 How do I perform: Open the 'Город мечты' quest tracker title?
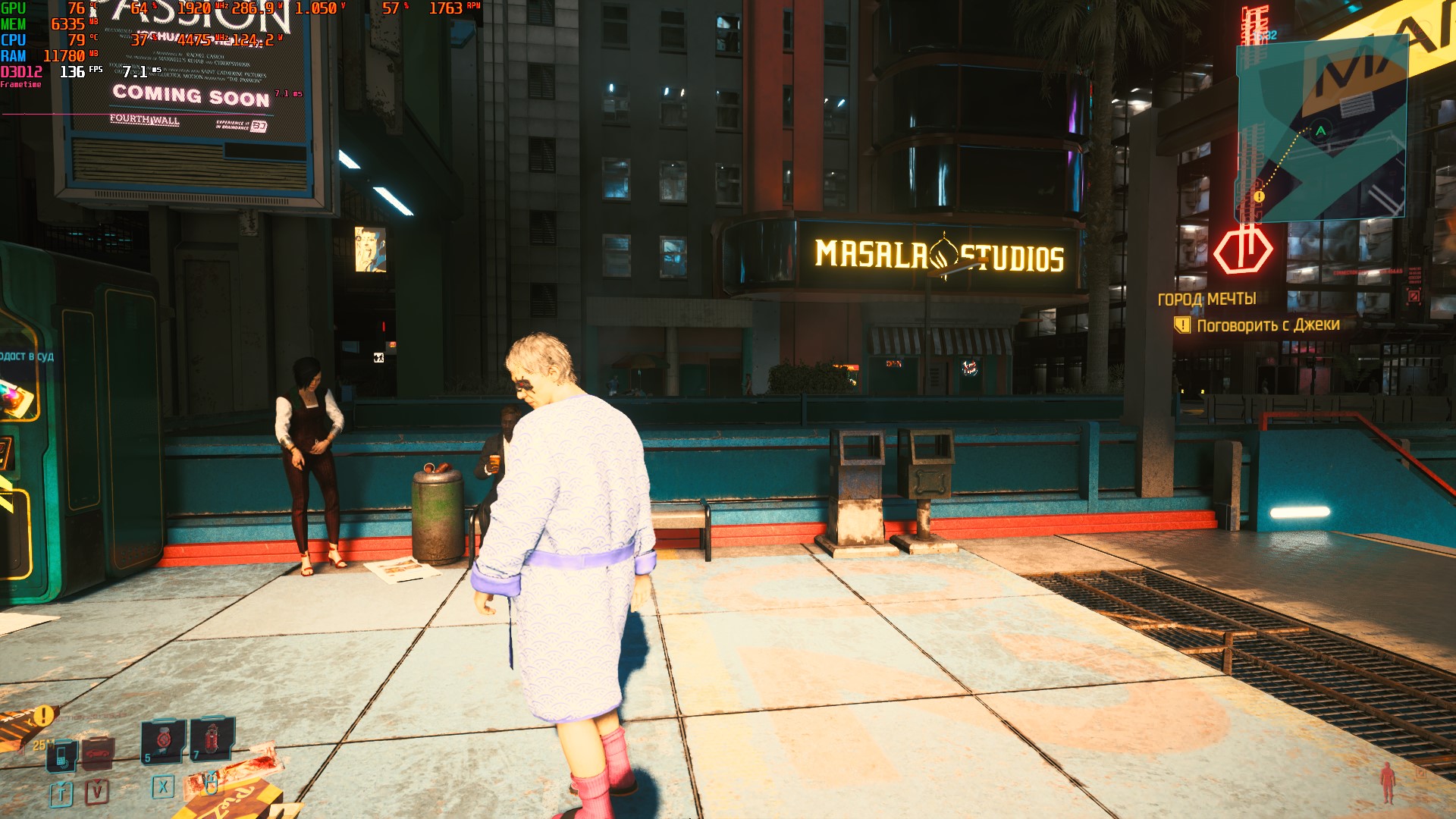(x=1207, y=299)
